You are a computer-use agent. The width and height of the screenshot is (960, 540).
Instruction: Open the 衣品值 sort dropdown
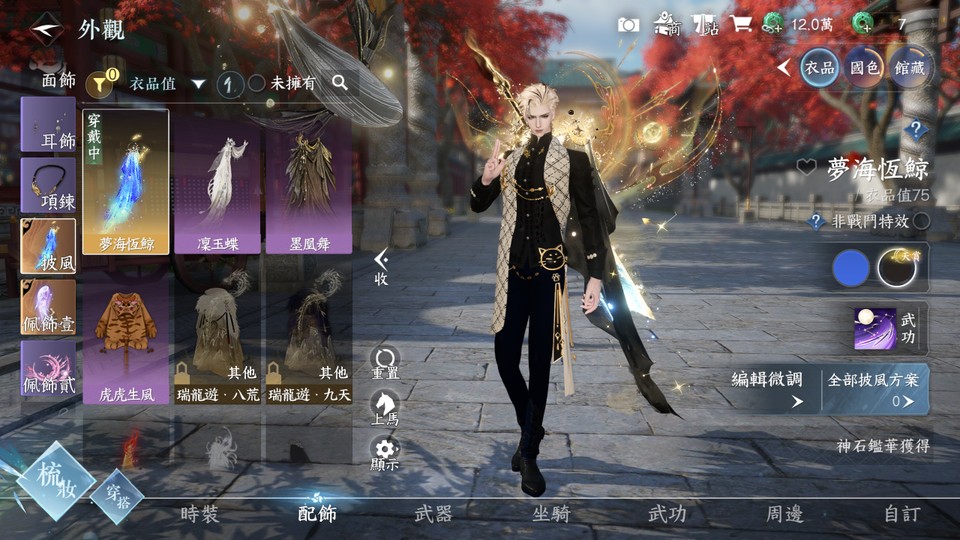tap(166, 84)
